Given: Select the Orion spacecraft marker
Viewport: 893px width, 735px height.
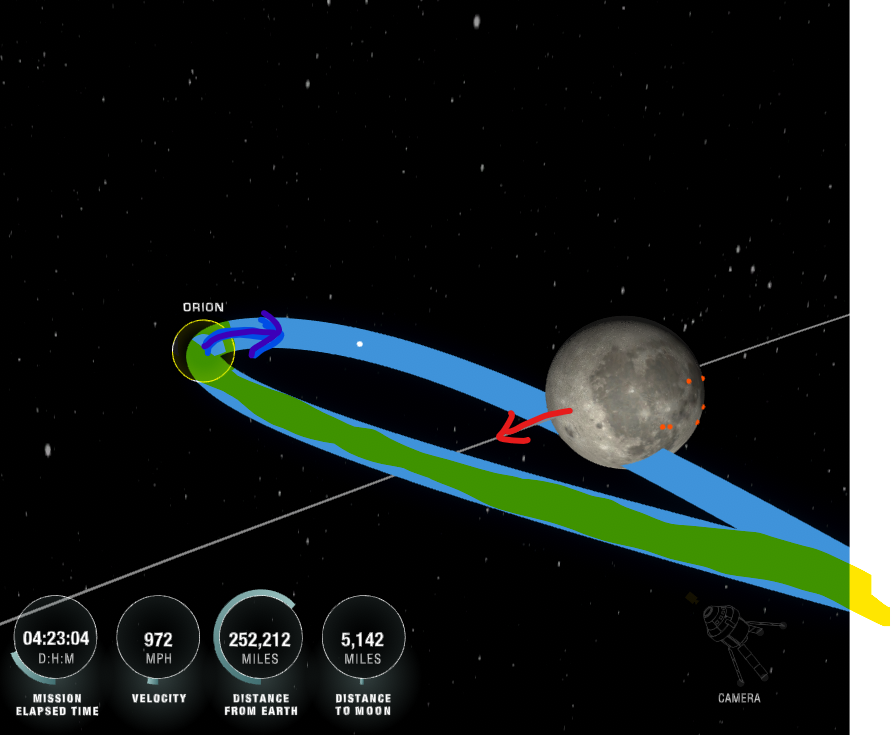Looking at the screenshot, I should tap(203, 351).
